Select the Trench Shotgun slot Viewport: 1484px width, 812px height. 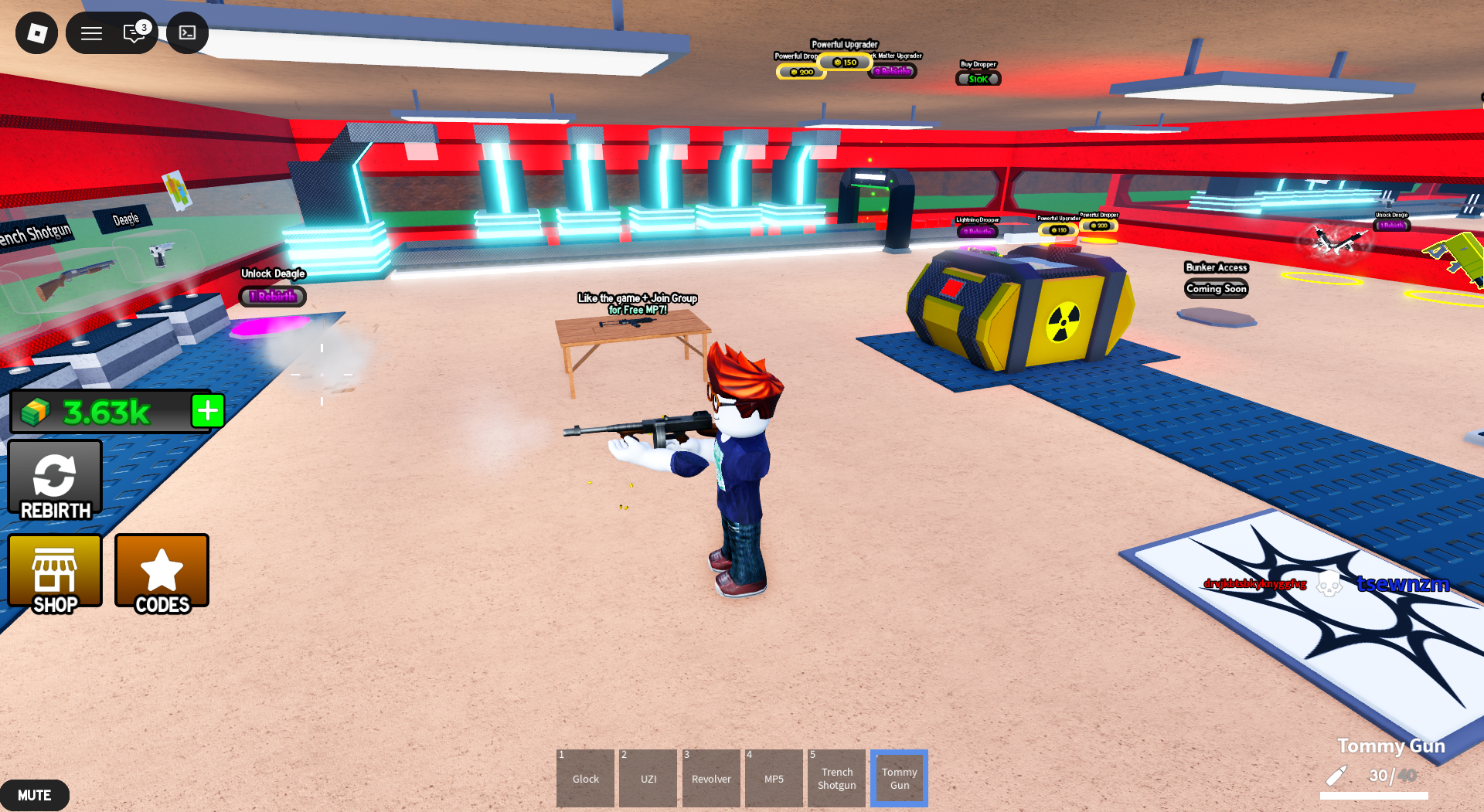[x=836, y=778]
